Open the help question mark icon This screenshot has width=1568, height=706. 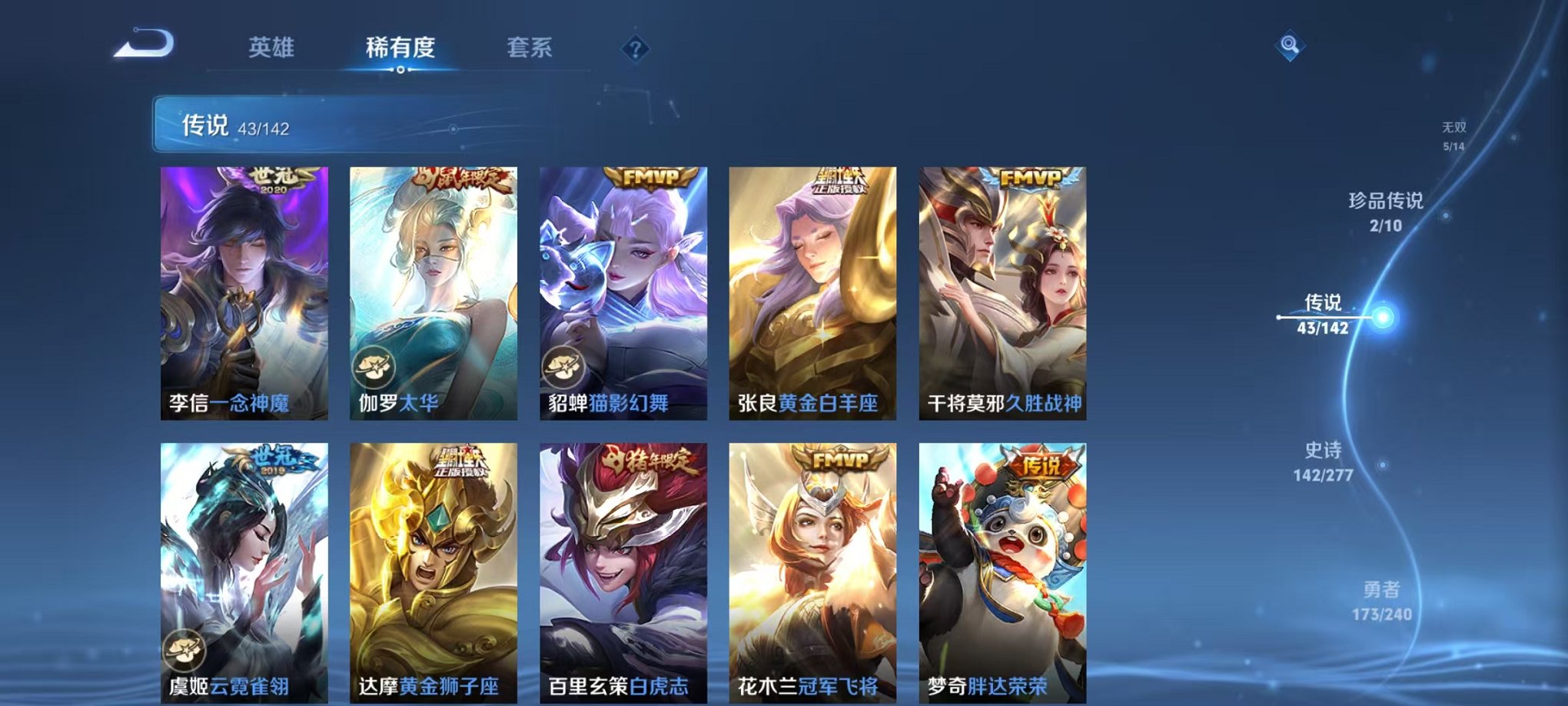click(635, 48)
